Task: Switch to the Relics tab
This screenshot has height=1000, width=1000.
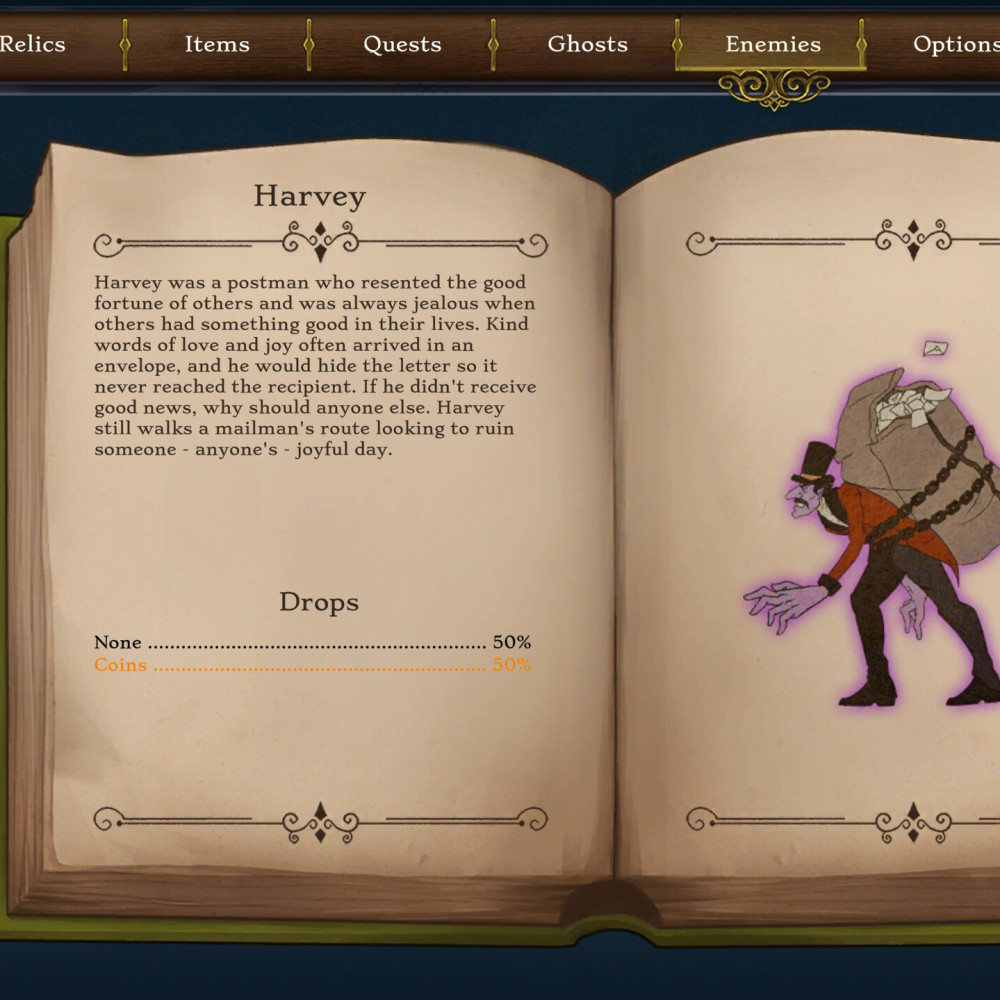Action: pyautogui.click(x=34, y=44)
